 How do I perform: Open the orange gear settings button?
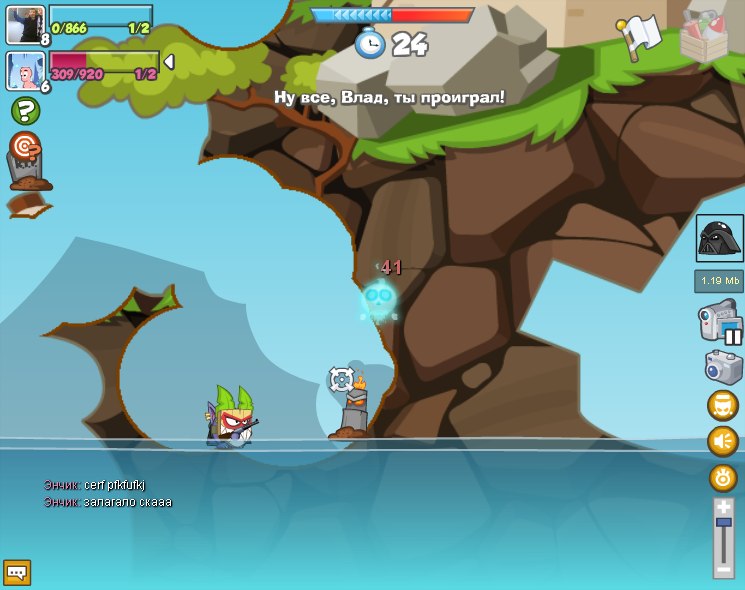tap(723, 477)
